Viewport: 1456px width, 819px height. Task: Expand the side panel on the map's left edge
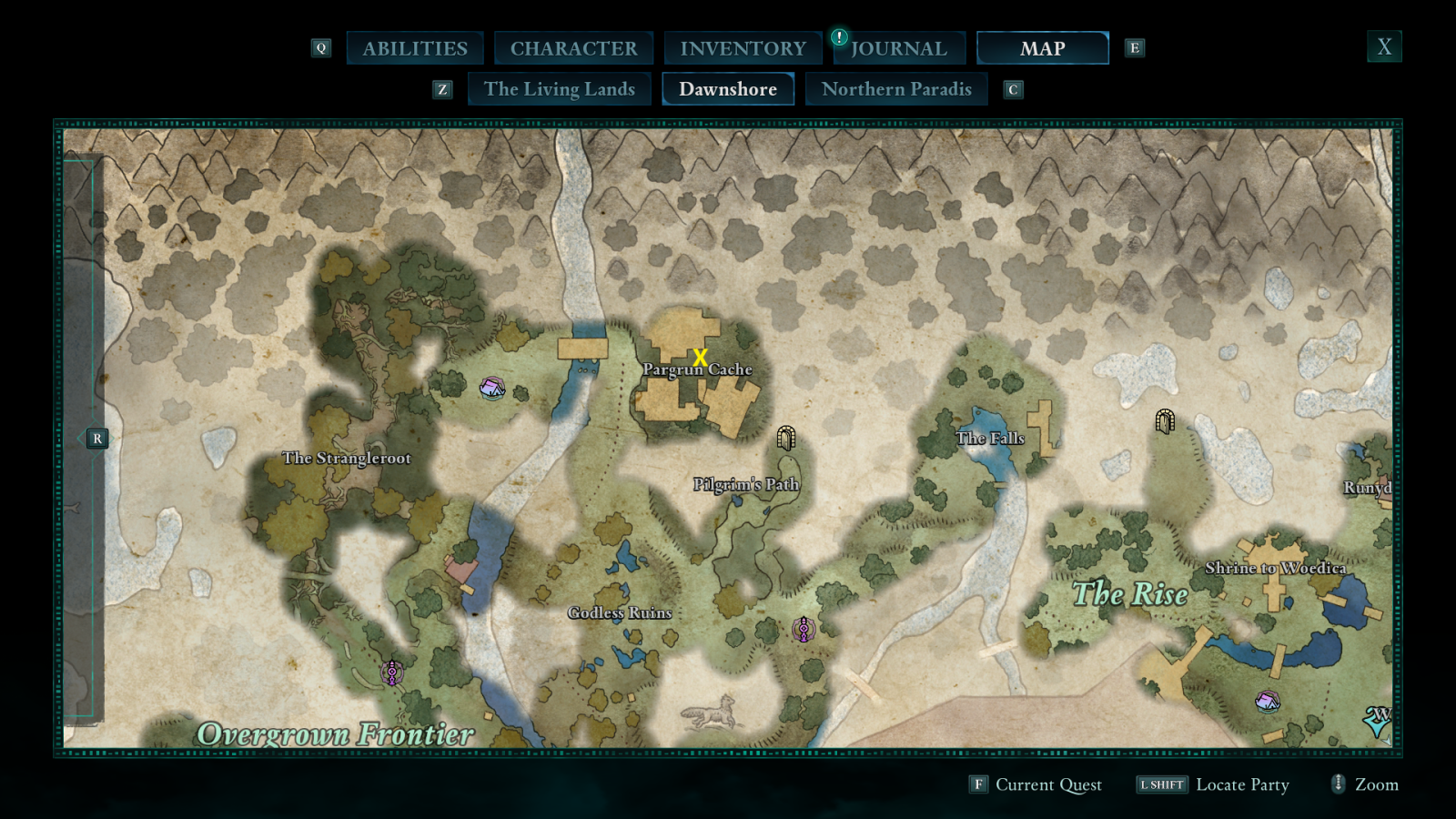96,439
